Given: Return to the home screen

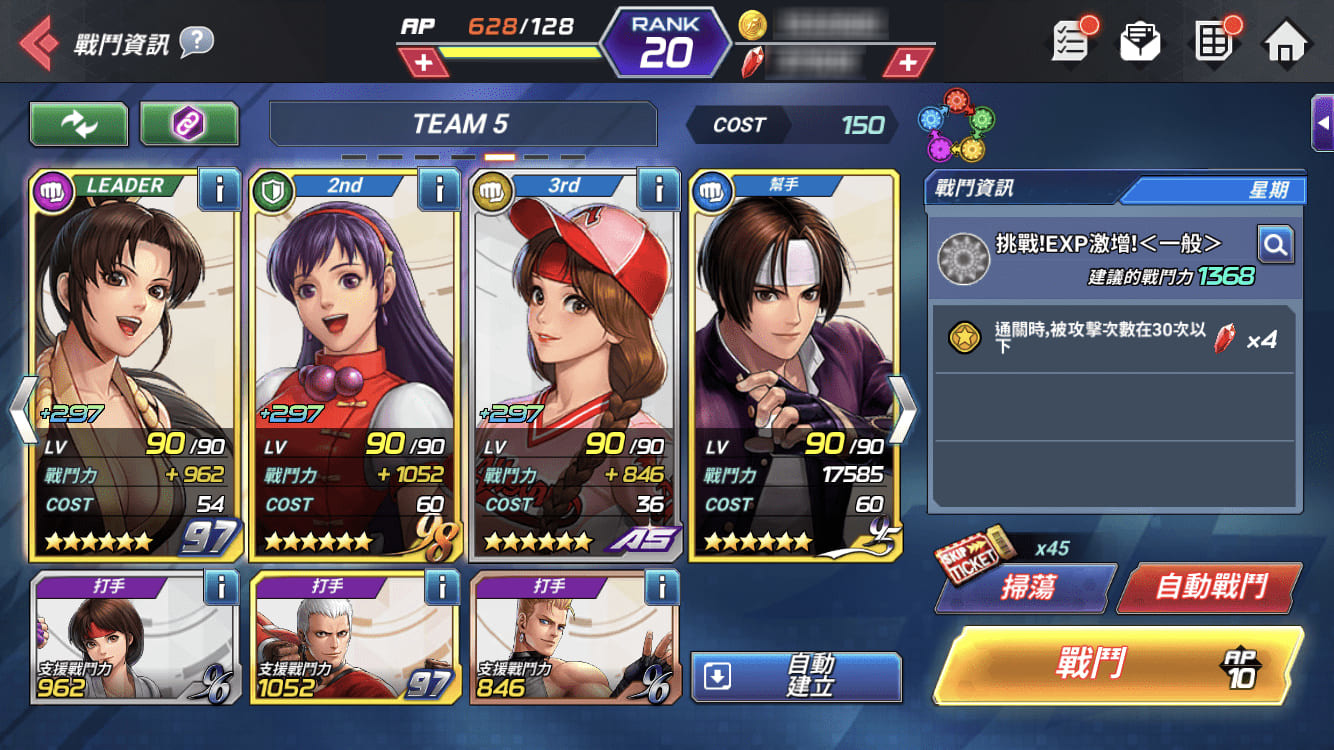Looking at the screenshot, I should (1287, 42).
